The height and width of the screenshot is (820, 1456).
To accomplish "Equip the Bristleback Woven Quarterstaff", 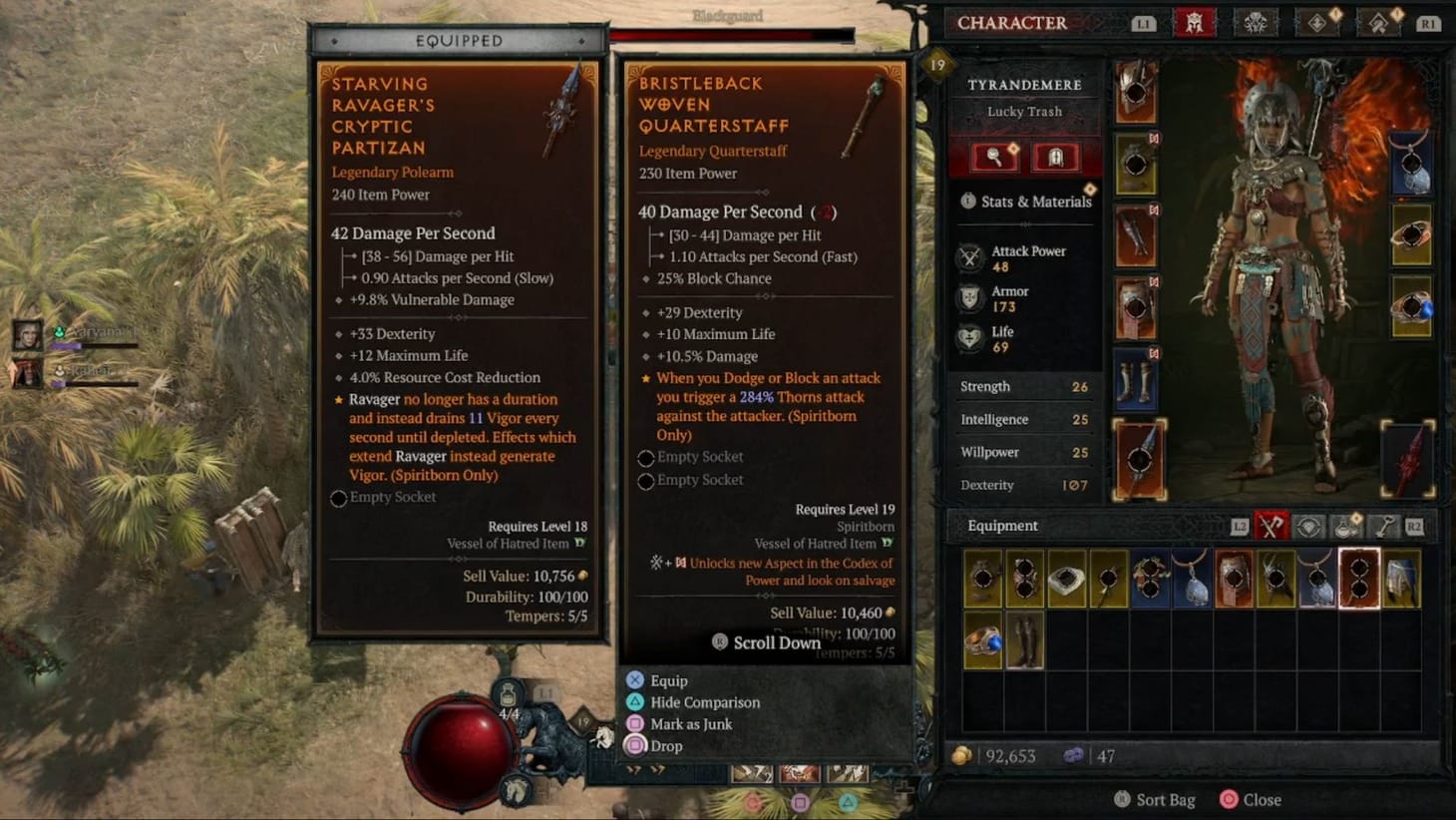I will (x=668, y=680).
